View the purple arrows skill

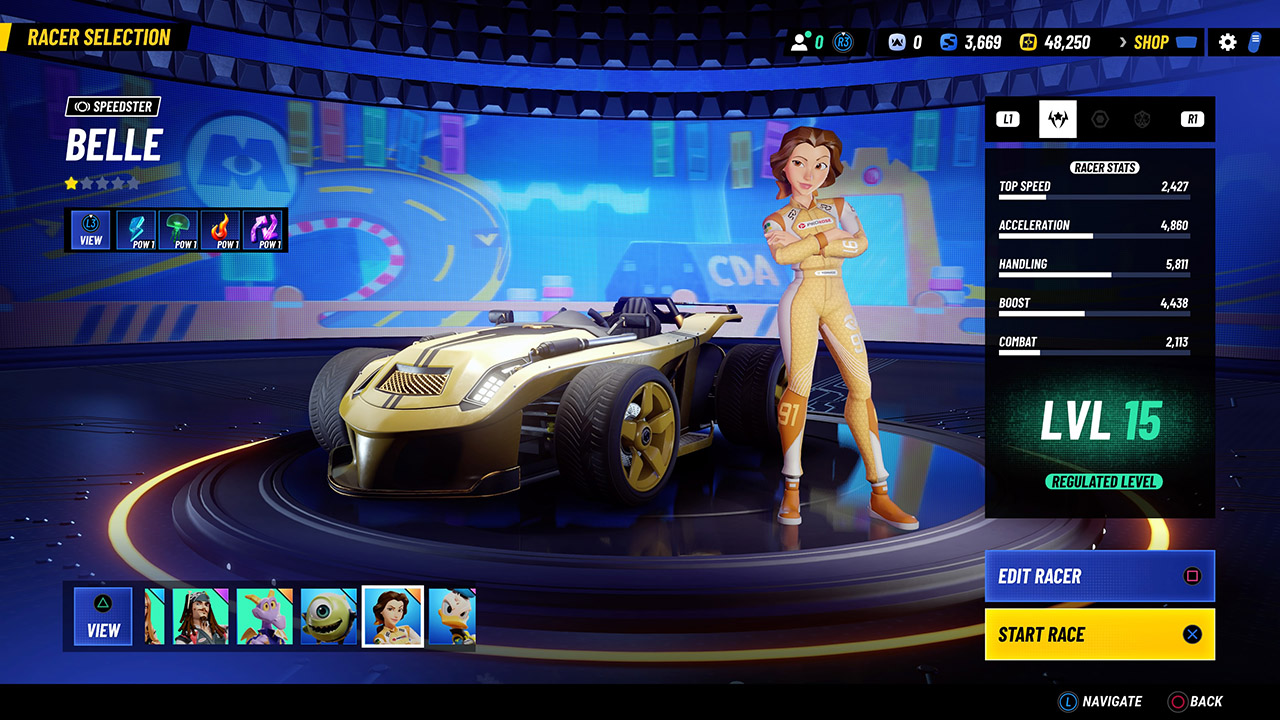coord(264,229)
